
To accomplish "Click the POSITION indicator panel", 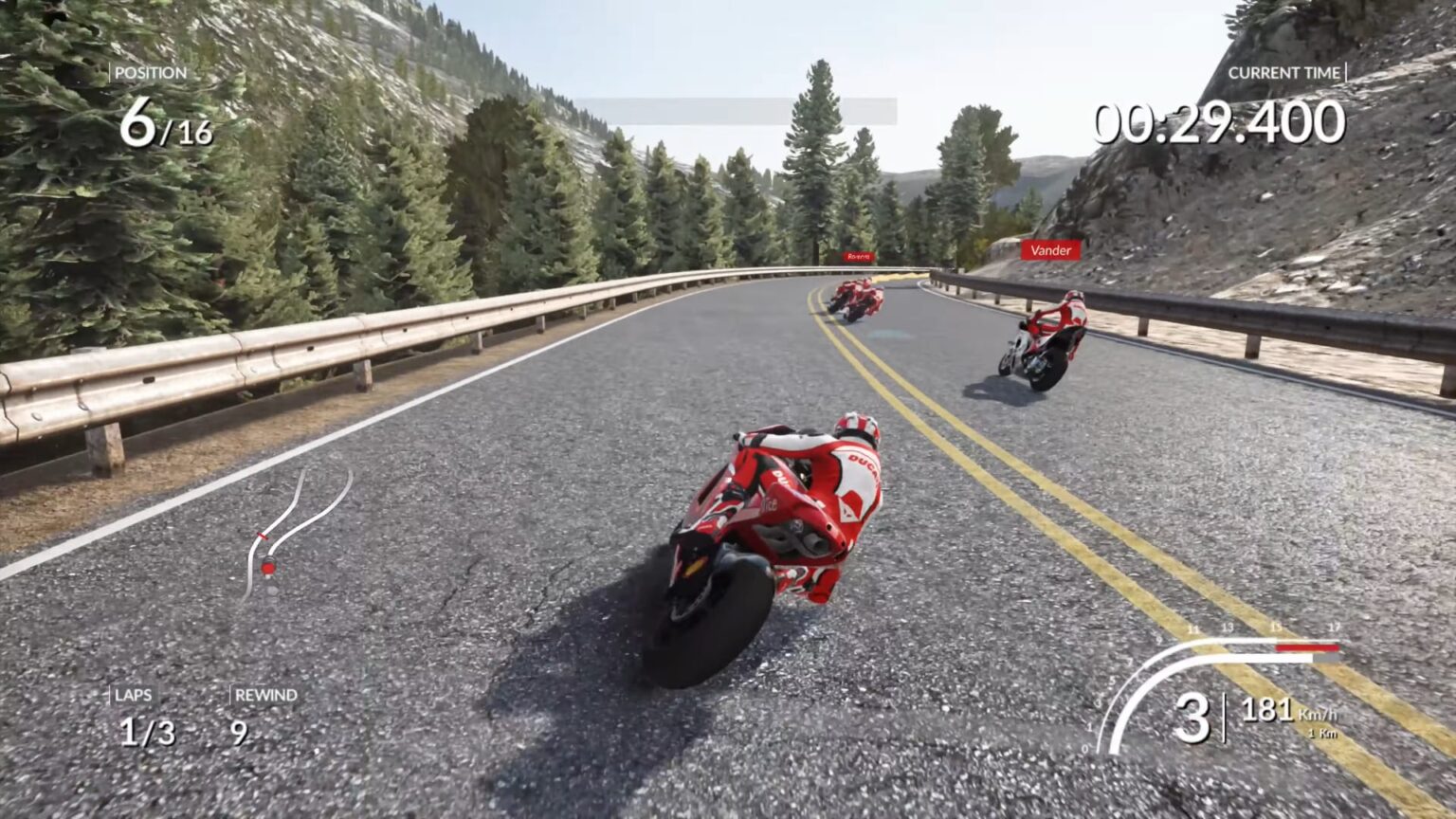I will (x=152, y=71).
